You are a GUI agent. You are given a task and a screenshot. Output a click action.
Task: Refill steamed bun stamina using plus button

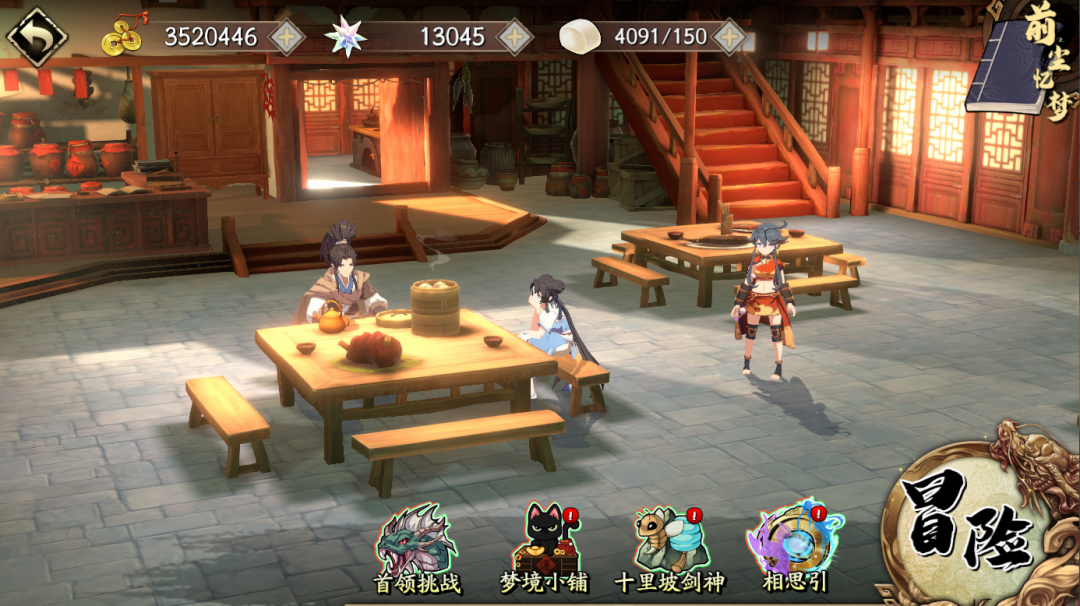(730, 37)
